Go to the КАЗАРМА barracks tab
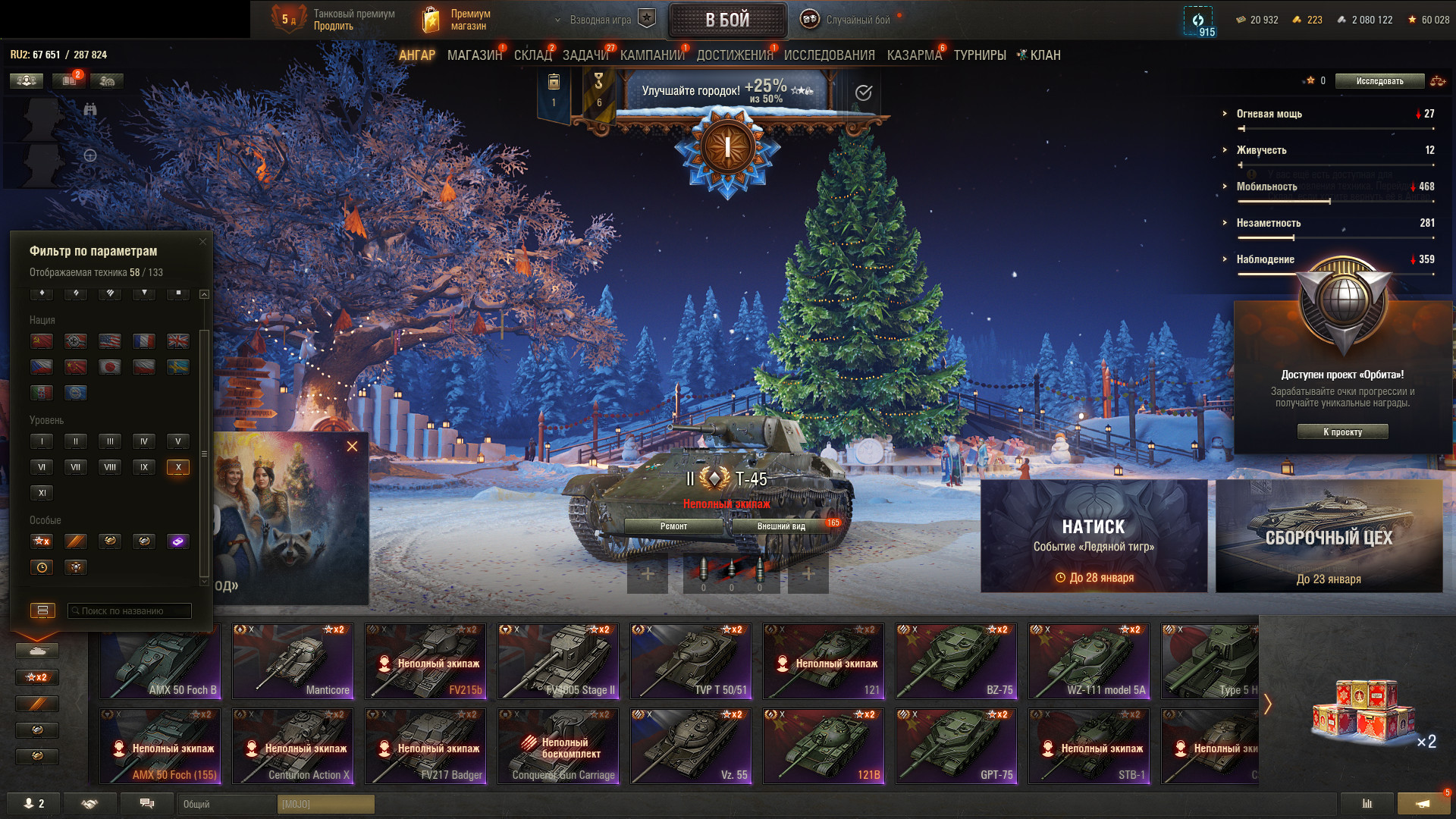The image size is (1456, 819). coord(914,55)
